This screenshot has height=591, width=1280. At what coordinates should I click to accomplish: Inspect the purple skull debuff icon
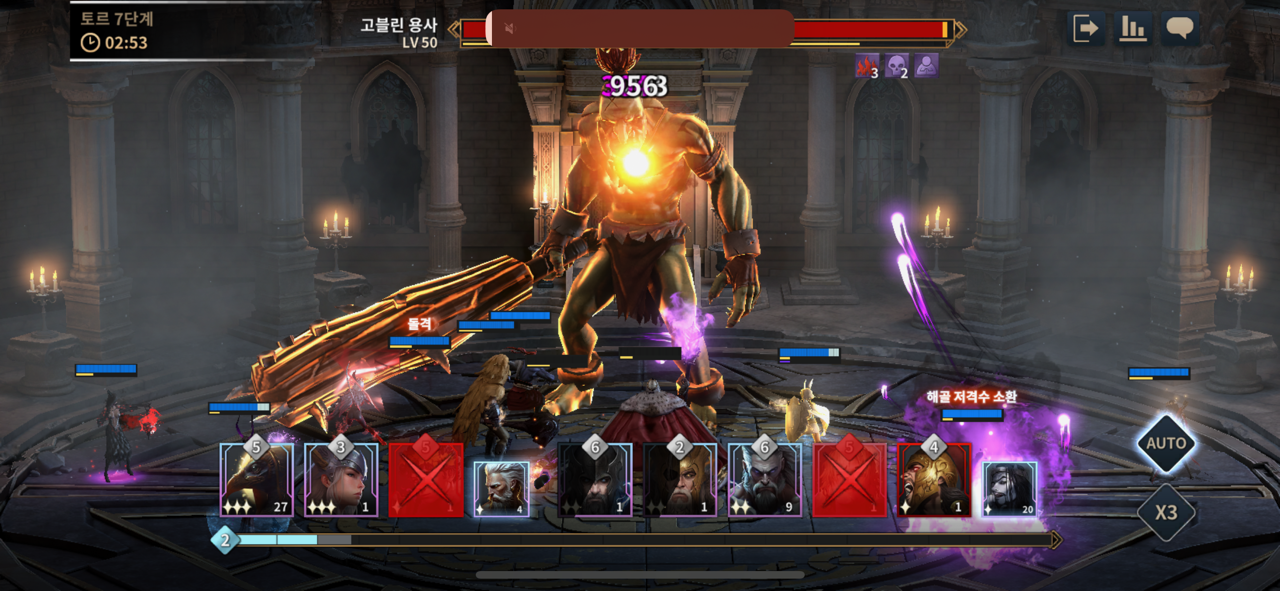point(896,66)
